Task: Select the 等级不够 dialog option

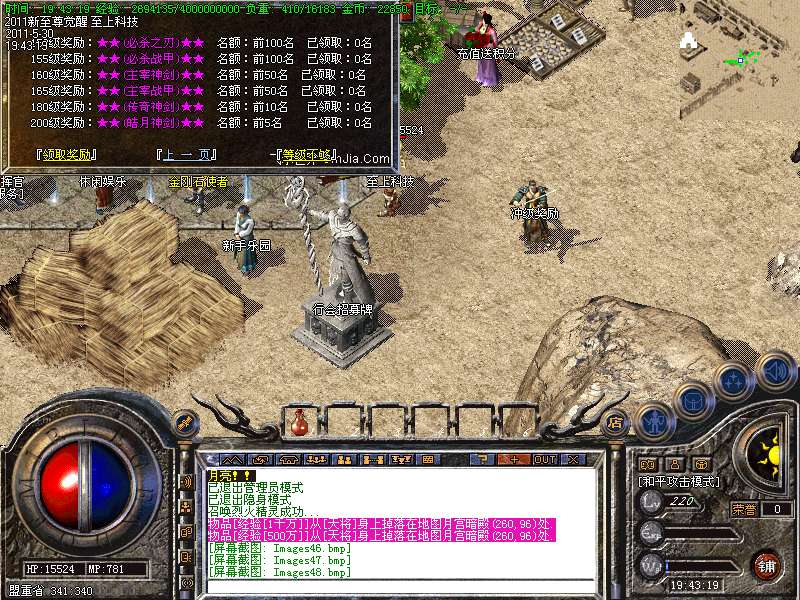Action: pos(307,155)
